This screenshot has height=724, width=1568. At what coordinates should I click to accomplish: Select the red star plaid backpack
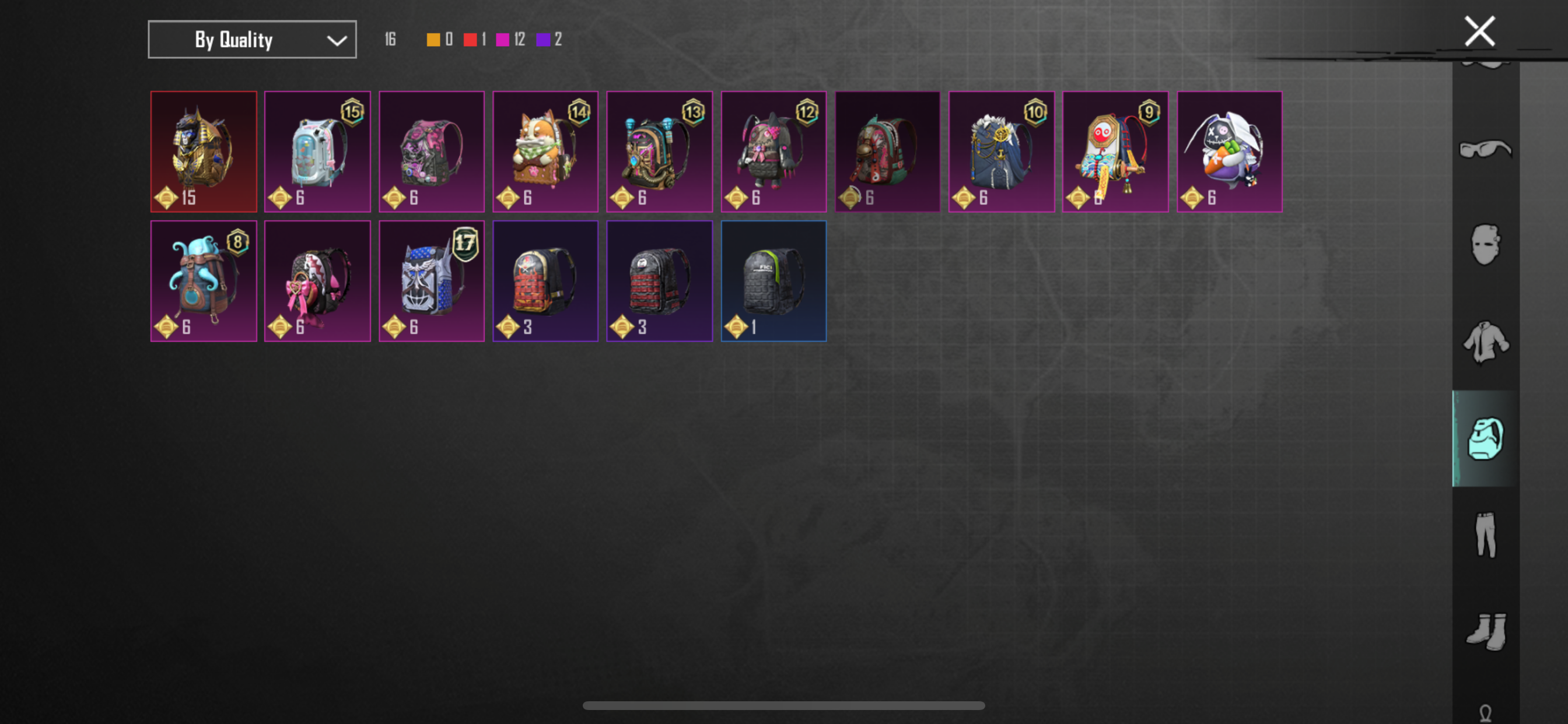(545, 280)
